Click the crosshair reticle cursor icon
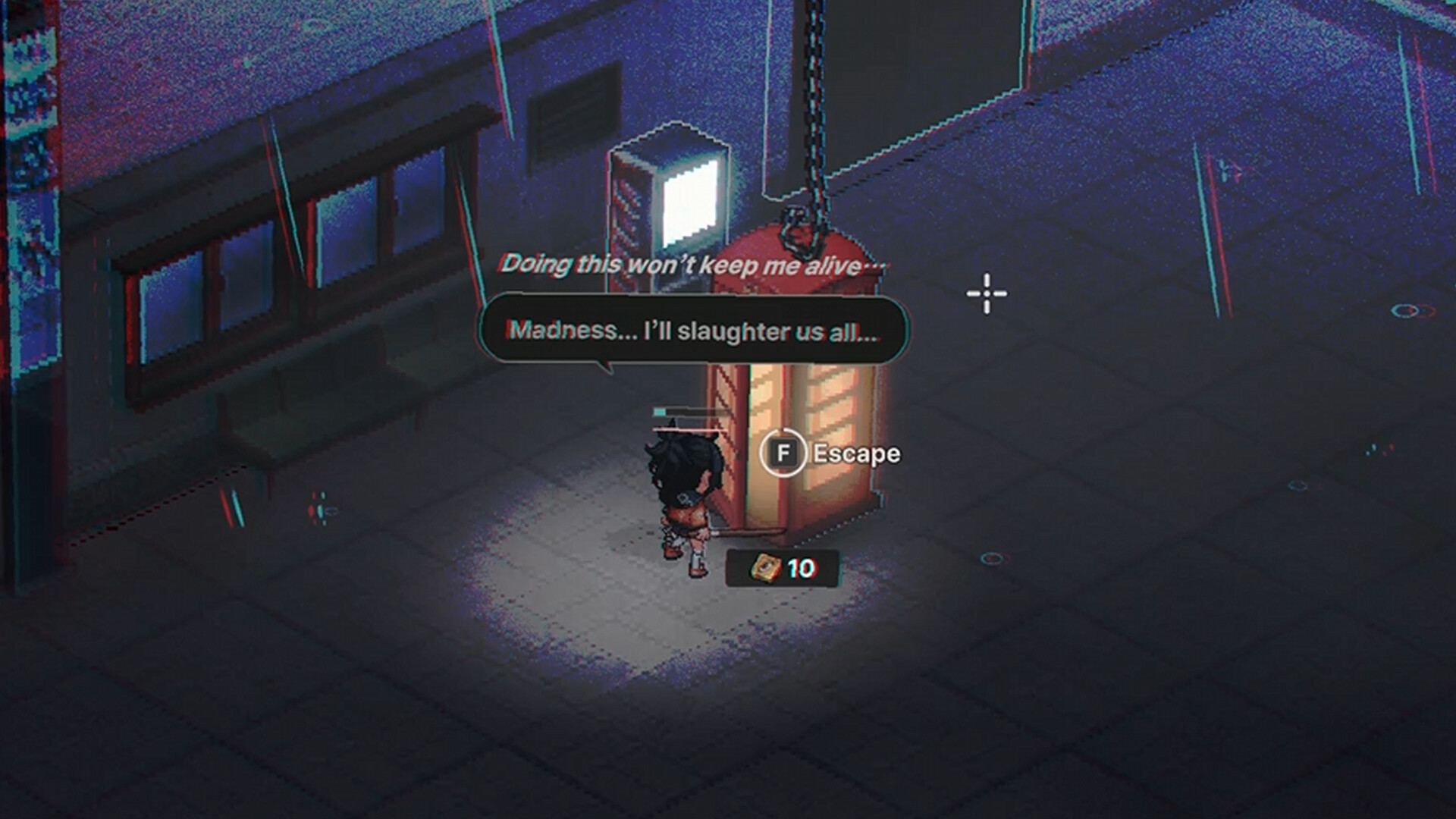The width and height of the screenshot is (1456, 819). click(x=985, y=292)
